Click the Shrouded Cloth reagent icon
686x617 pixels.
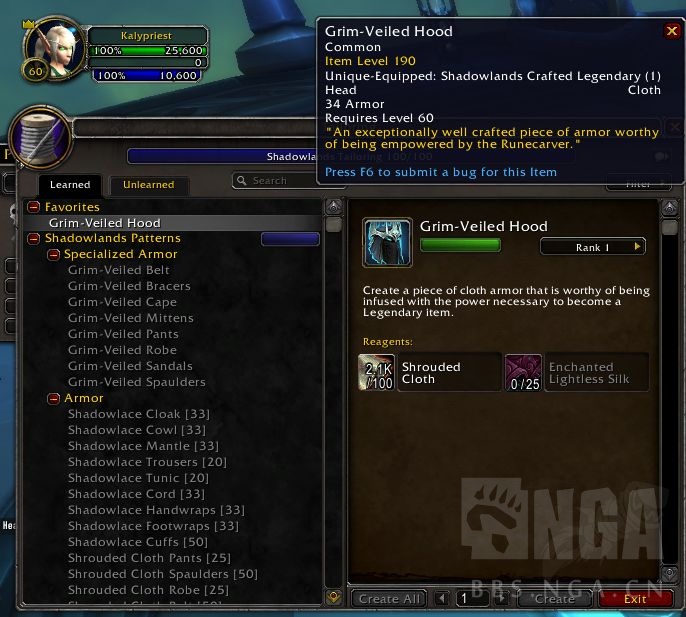[x=376, y=372]
